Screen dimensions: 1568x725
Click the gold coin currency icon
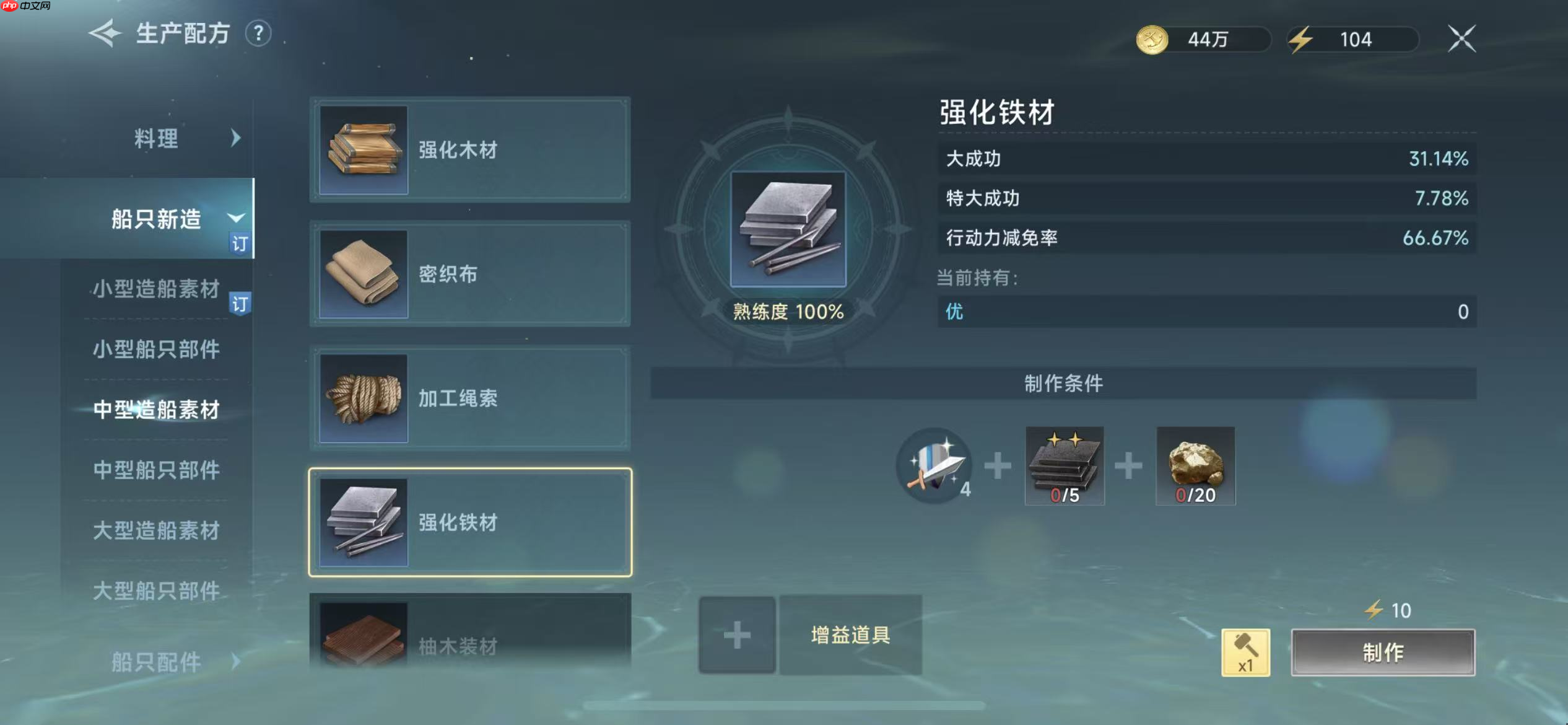[x=1153, y=38]
